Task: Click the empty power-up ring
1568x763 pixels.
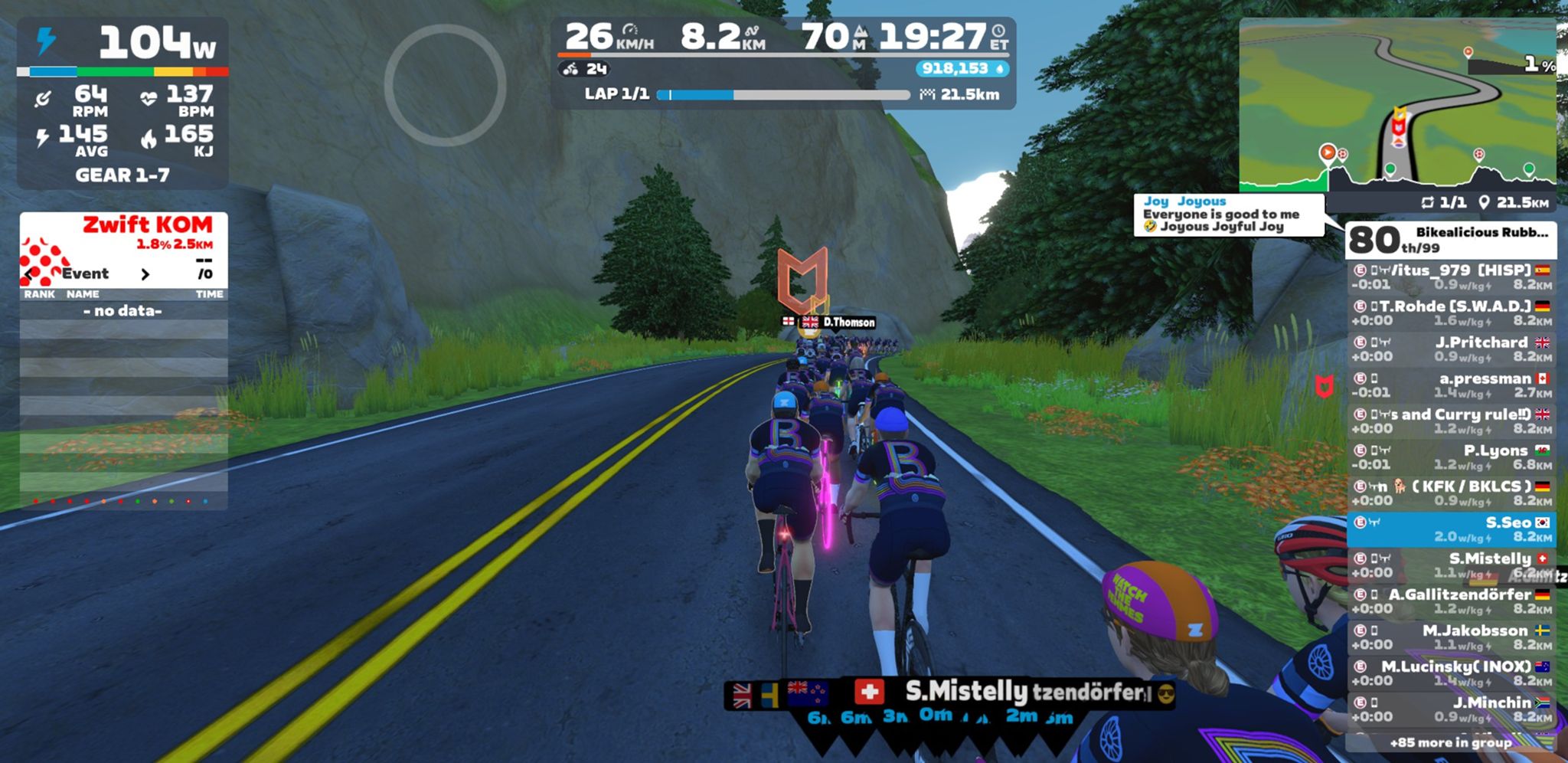Action: [x=445, y=85]
